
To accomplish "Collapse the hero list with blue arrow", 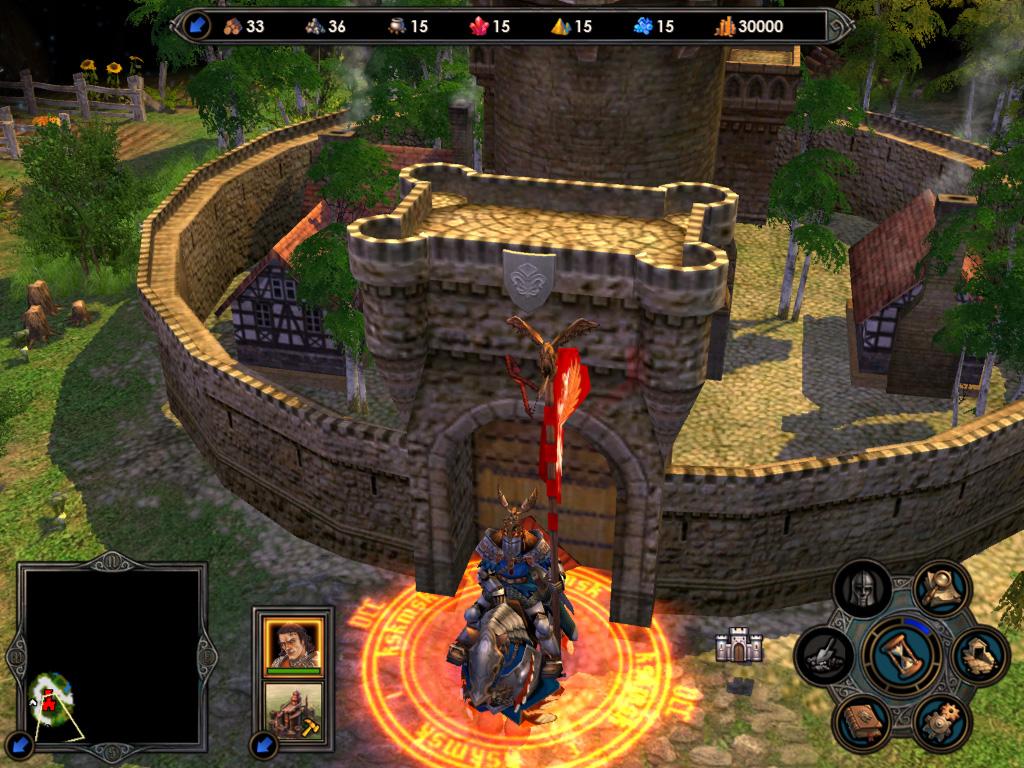I will pyautogui.click(x=263, y=744).
